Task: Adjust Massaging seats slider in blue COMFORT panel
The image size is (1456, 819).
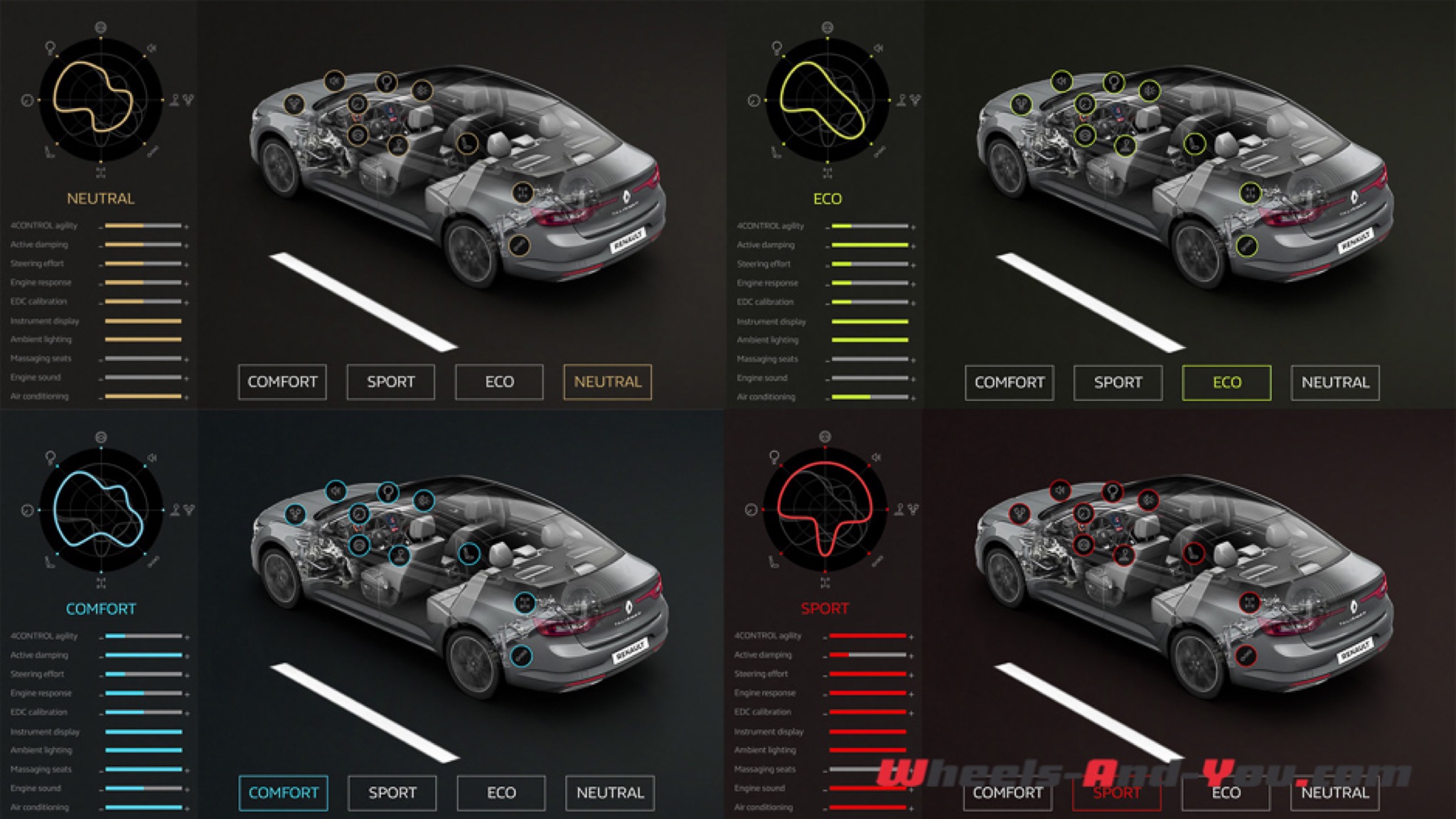Action: (x=144, y=769)
